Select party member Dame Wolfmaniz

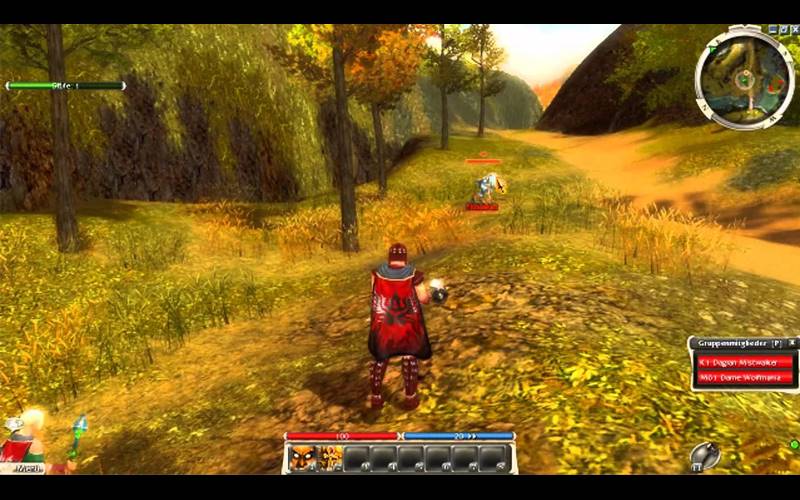pos(743,378)
